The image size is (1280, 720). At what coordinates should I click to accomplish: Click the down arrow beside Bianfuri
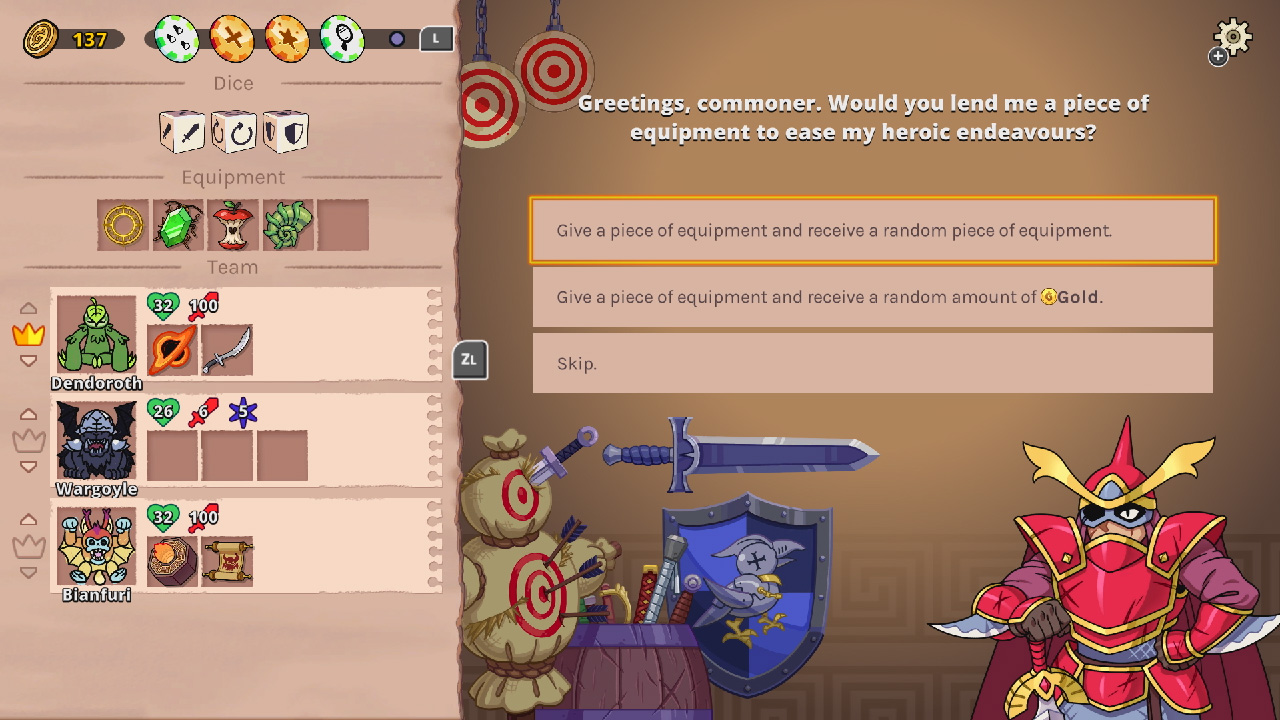click(x=29, y=572)
